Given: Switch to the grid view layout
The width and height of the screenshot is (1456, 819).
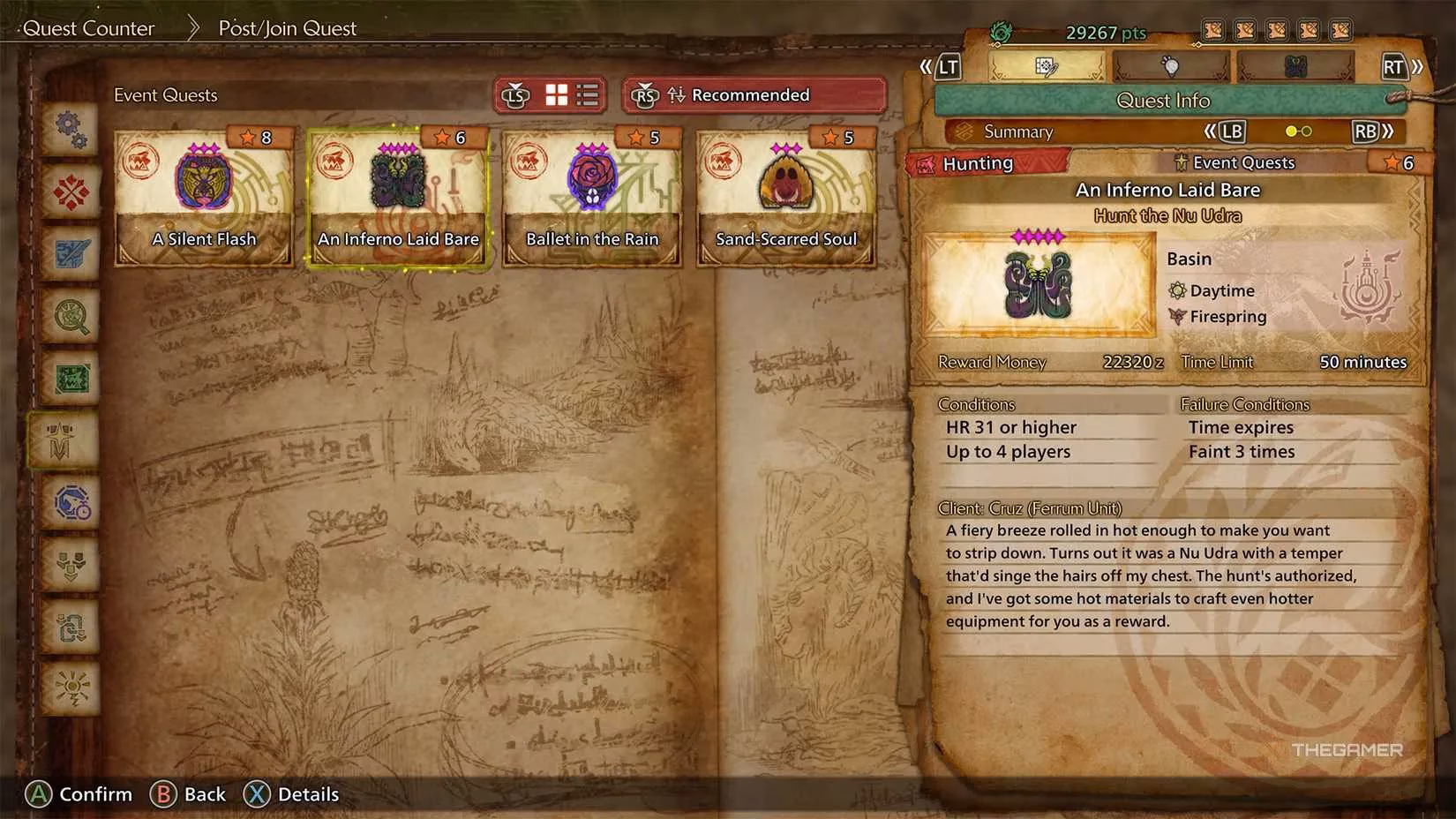Looking at the screenshot, I should click(x=557, y=95).
